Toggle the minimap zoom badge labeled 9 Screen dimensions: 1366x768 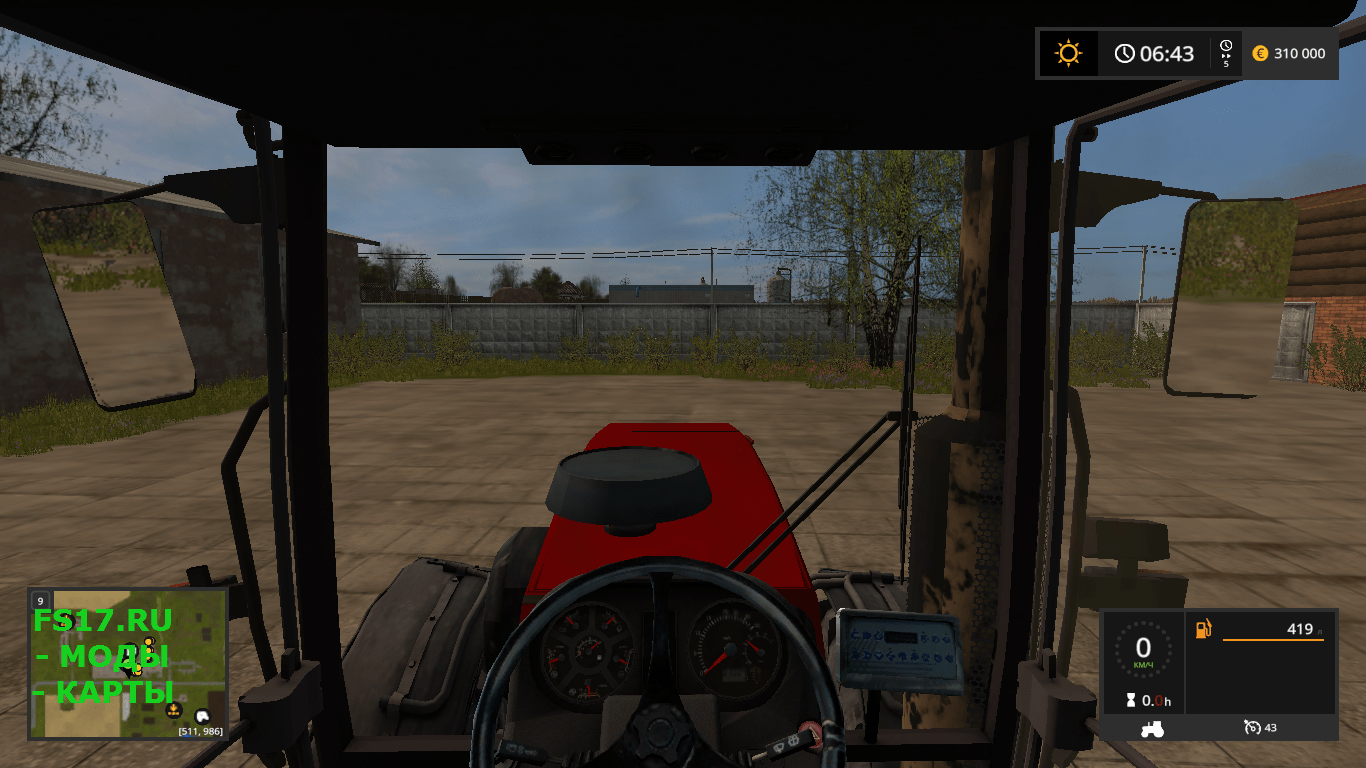click(x=40, y=601)
